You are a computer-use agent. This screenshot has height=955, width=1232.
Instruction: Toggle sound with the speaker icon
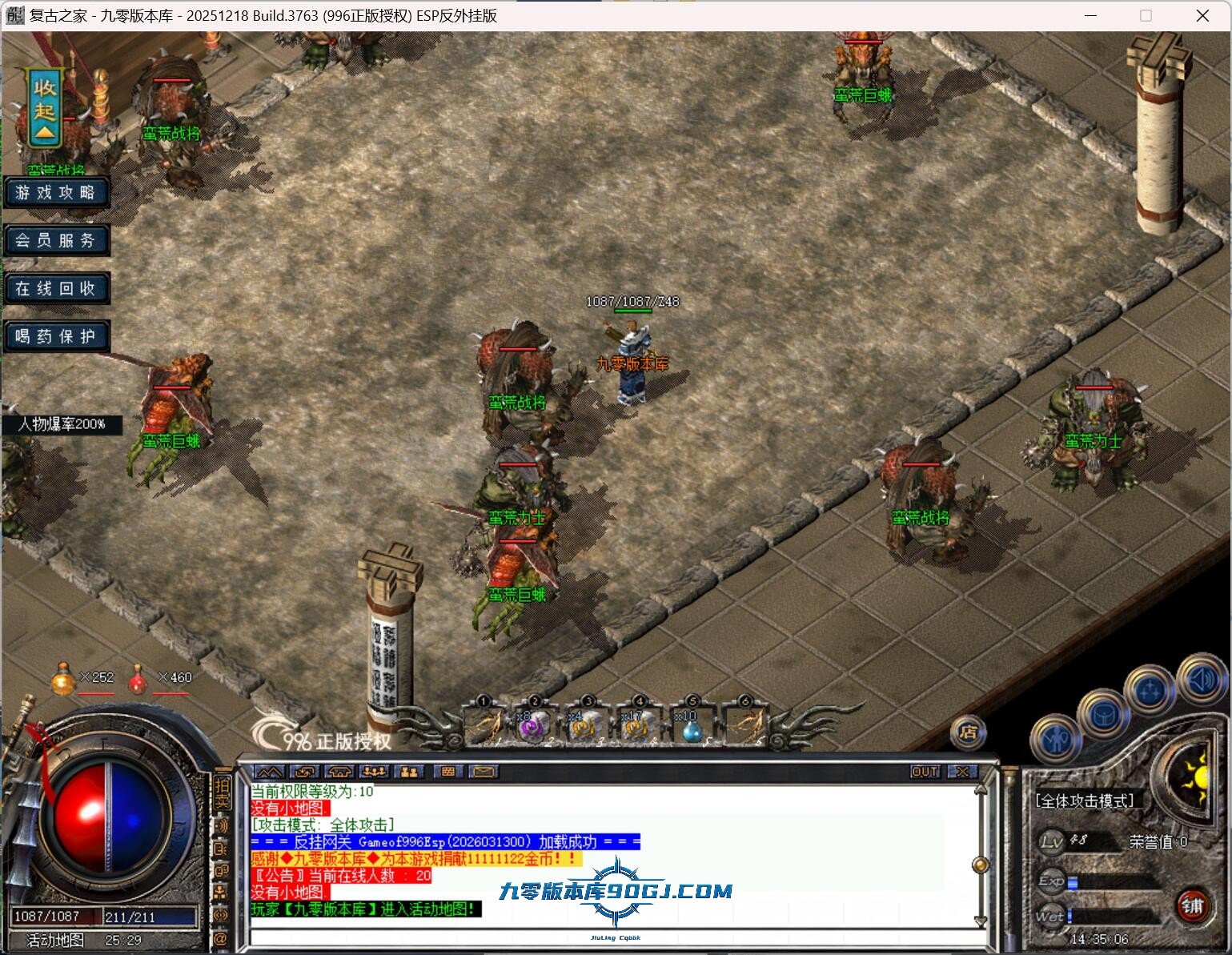1200,680
